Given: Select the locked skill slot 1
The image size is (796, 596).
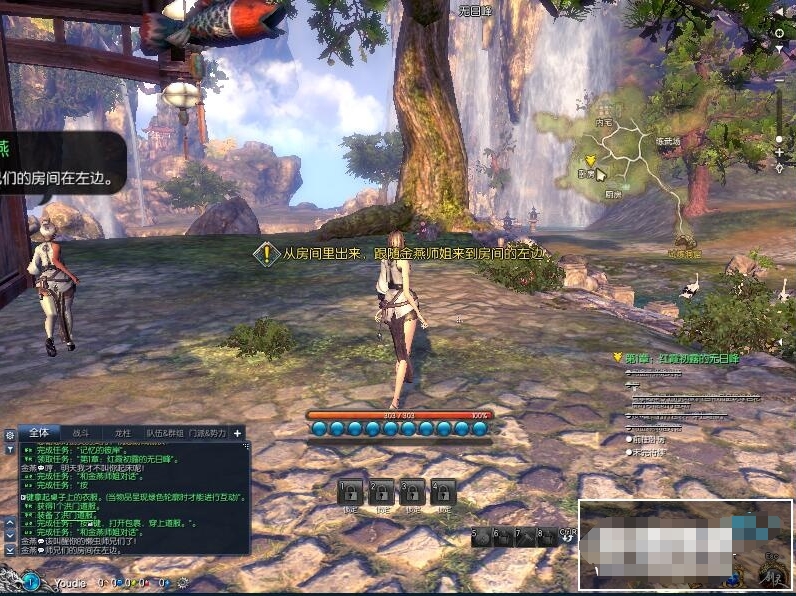Looking at the screenshot, I should (x=350, y=491).
